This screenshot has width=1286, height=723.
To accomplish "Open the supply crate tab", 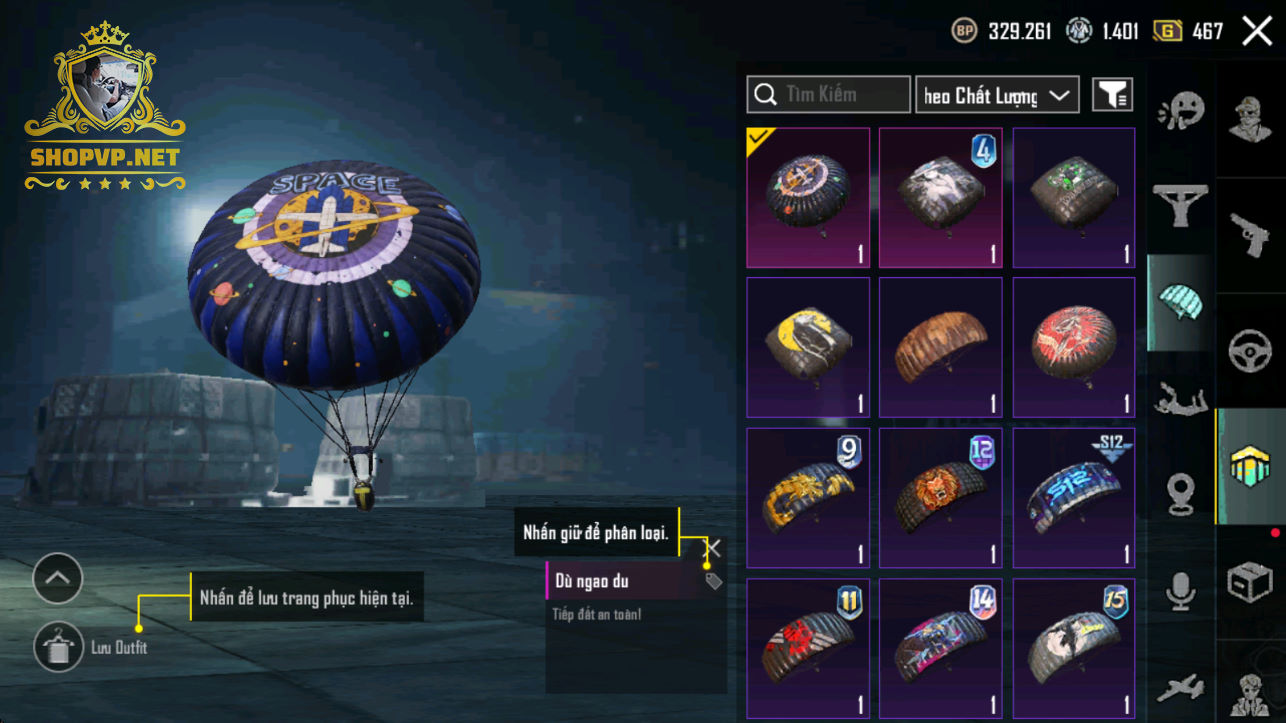I will tap(1250, 582).
